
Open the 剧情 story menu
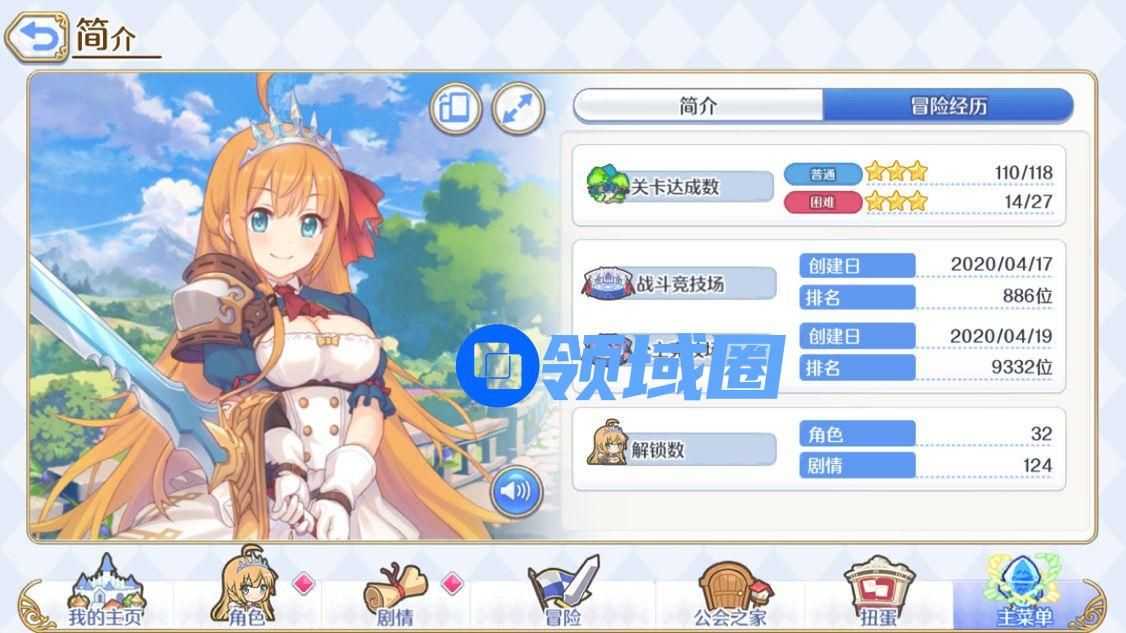[x=395, y=592]
